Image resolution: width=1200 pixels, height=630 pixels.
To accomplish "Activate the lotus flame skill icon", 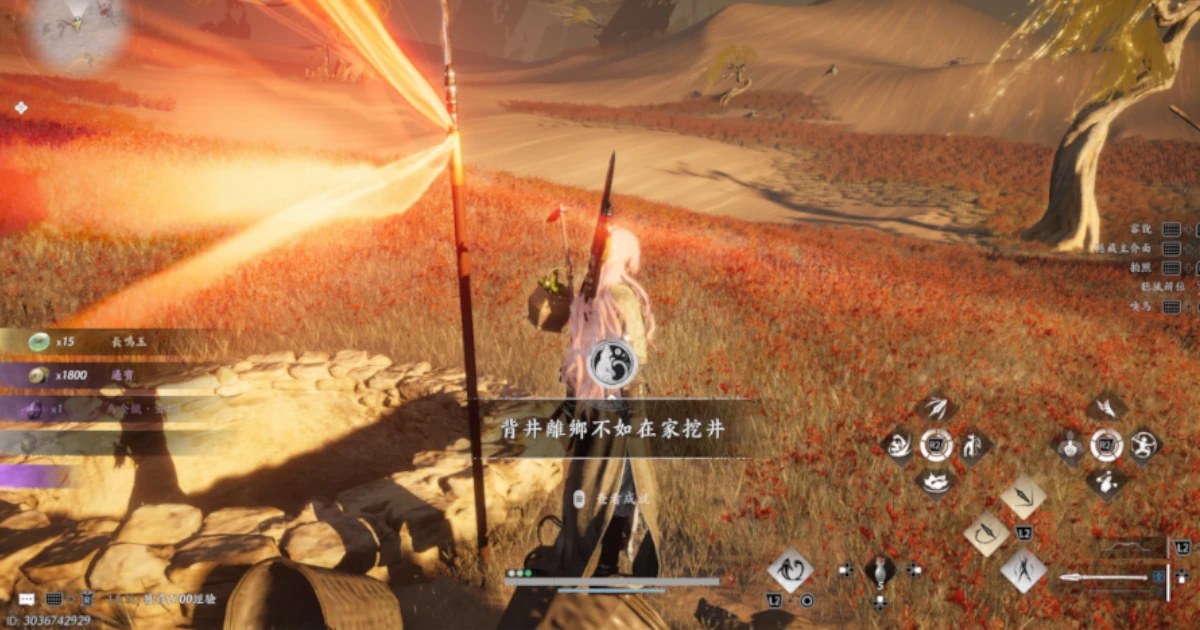I will tap(936, 483).
